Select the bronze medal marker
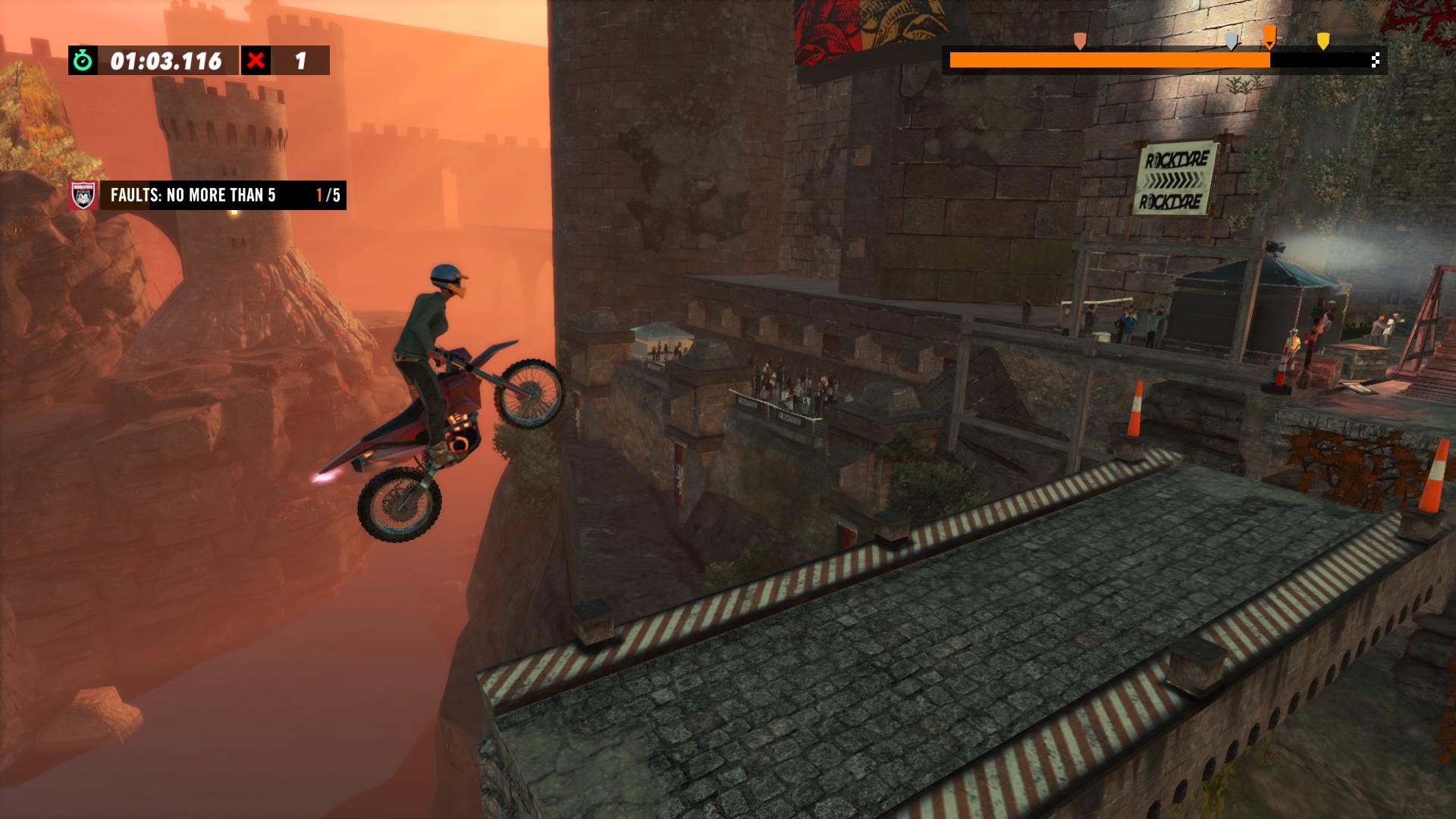This screenshot has height=819, width=1456. (1079, 41)
